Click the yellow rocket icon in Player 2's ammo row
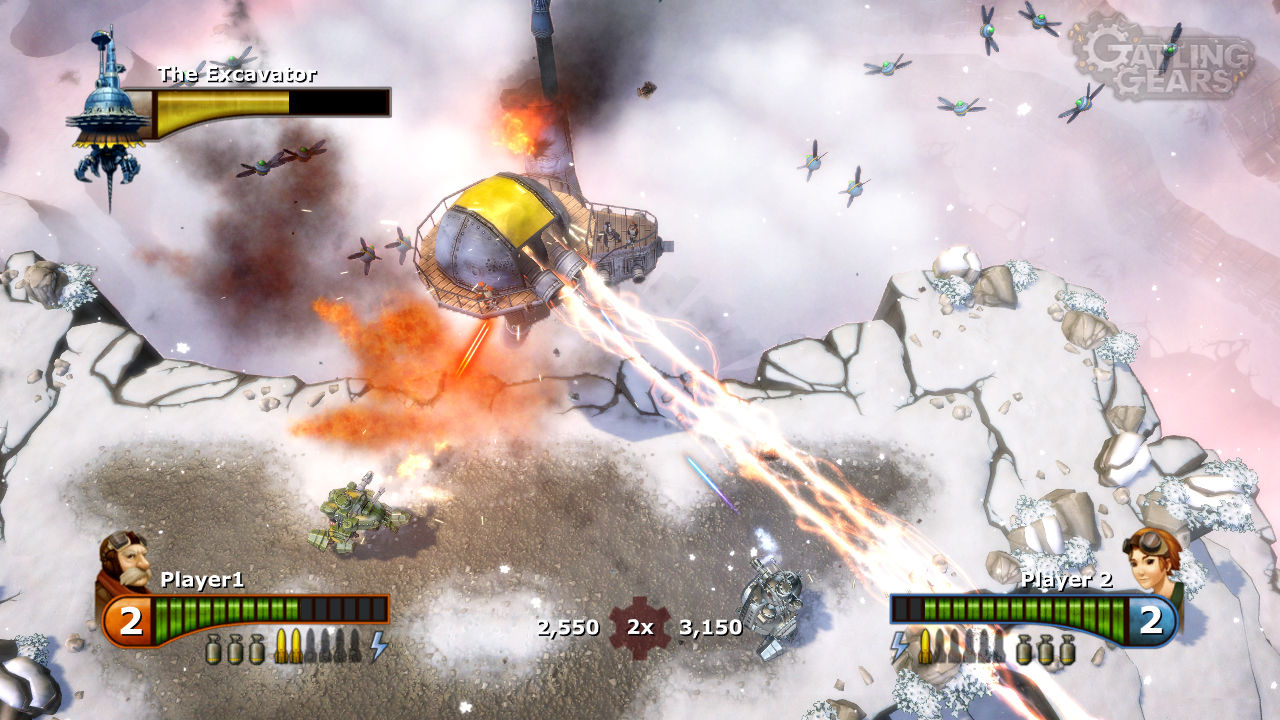 926,646
